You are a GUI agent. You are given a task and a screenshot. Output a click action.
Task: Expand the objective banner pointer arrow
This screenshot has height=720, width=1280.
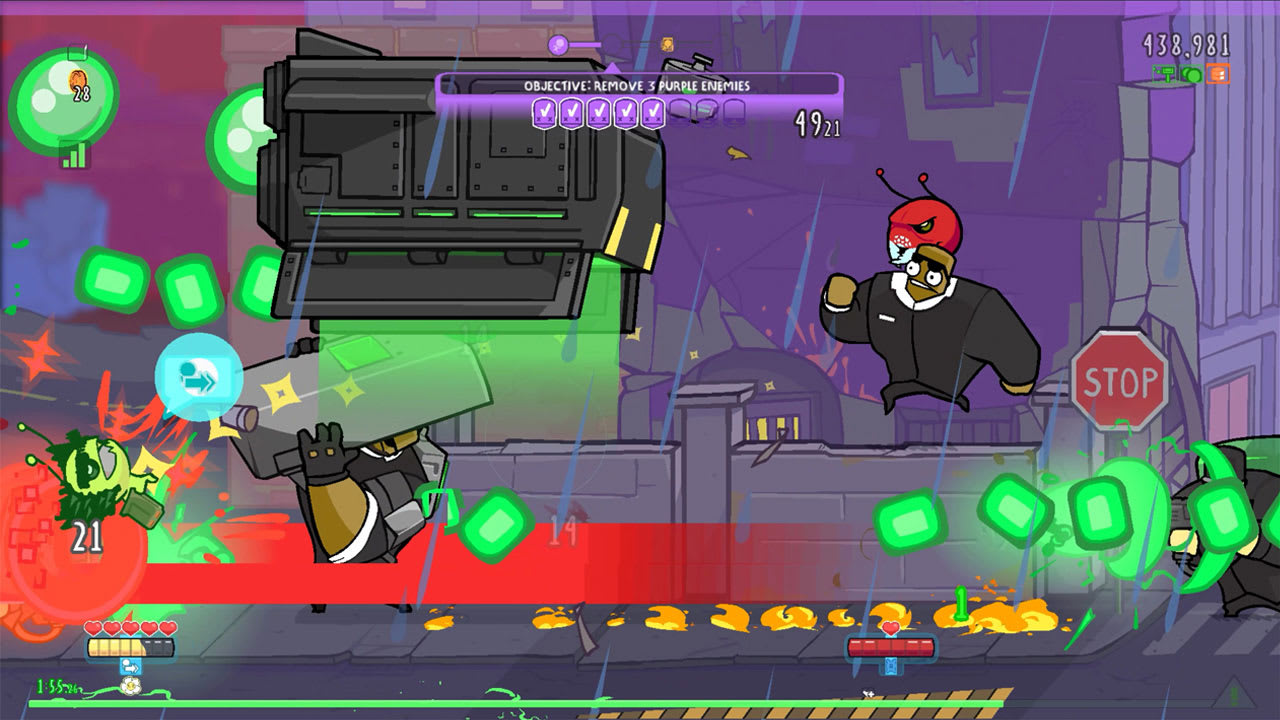613,68
